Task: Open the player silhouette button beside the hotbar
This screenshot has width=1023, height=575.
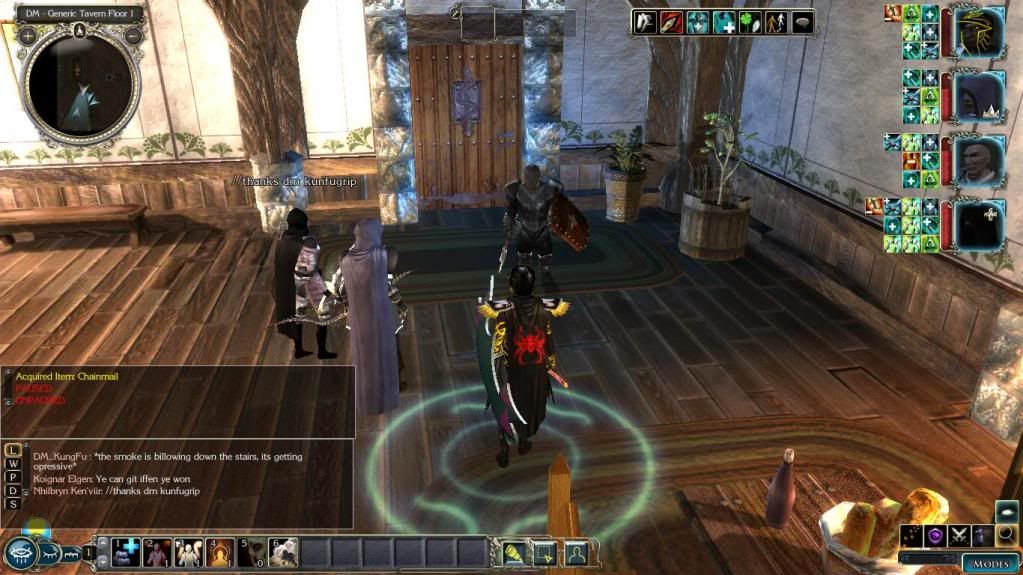Action: pos(575,551)
